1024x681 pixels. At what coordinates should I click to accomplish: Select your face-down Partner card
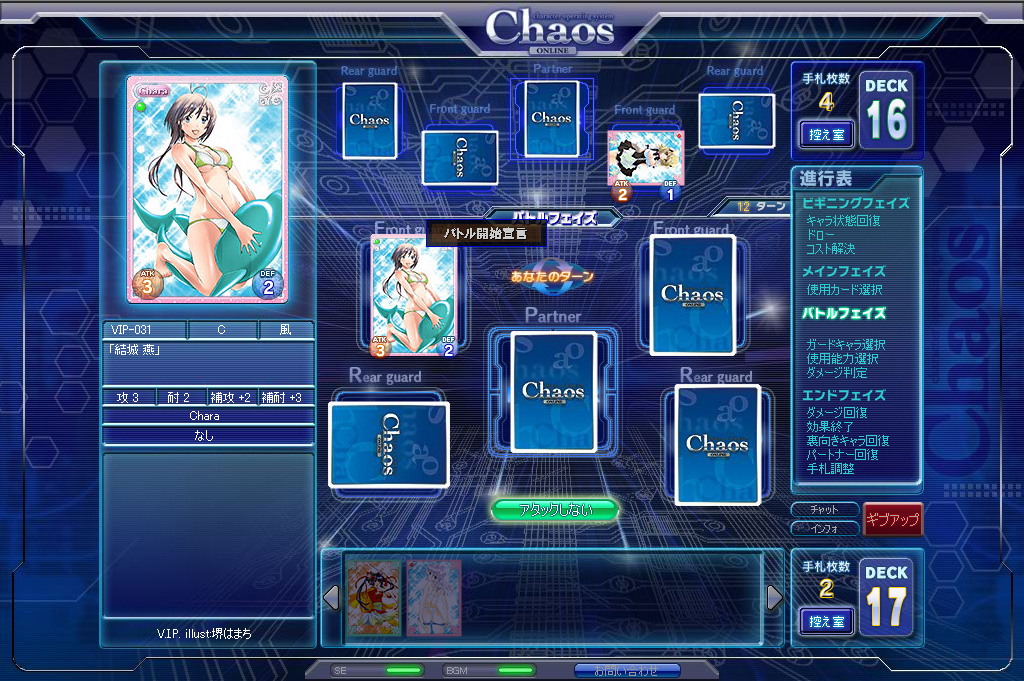(x=553, y=391)
